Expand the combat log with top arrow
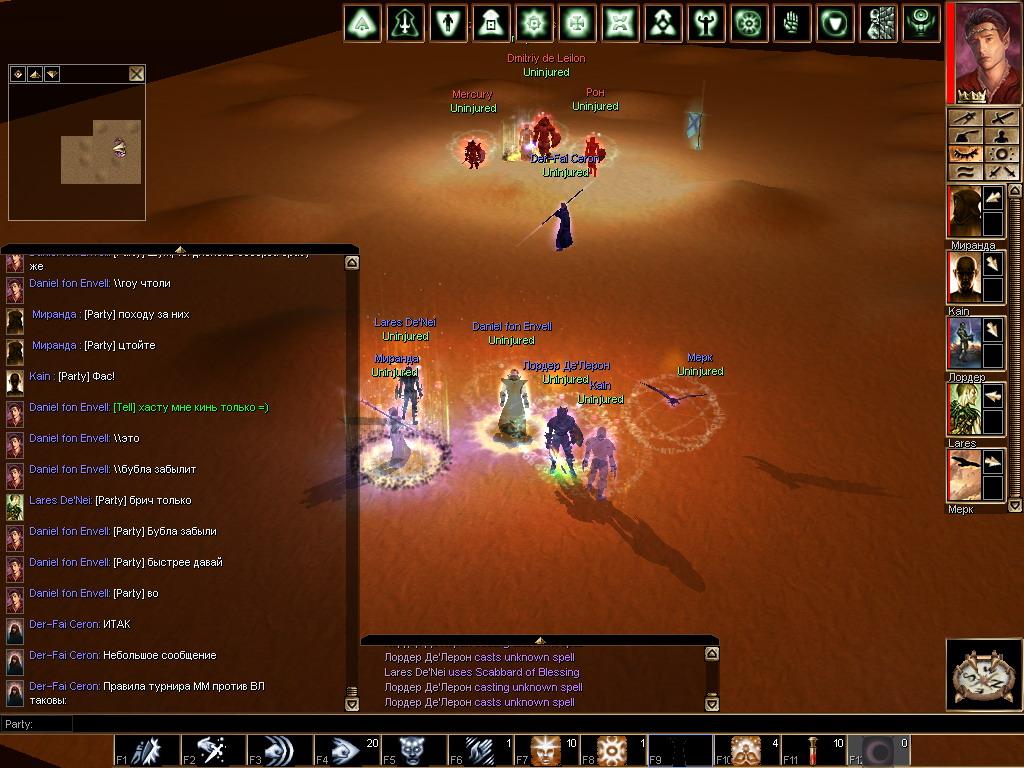Screen dimensions: 1024x768 click(x=540, y=640)
